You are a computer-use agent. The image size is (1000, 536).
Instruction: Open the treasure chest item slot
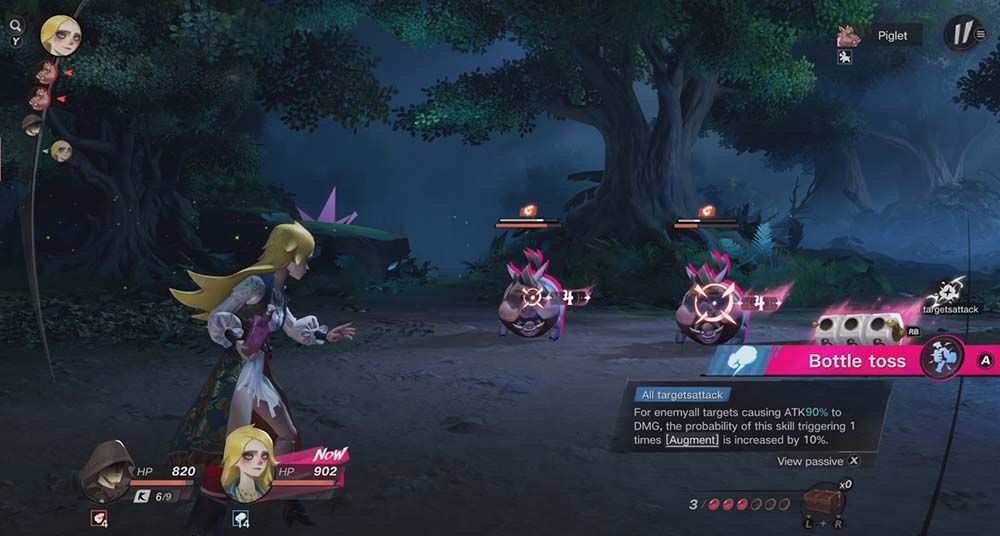823,501
